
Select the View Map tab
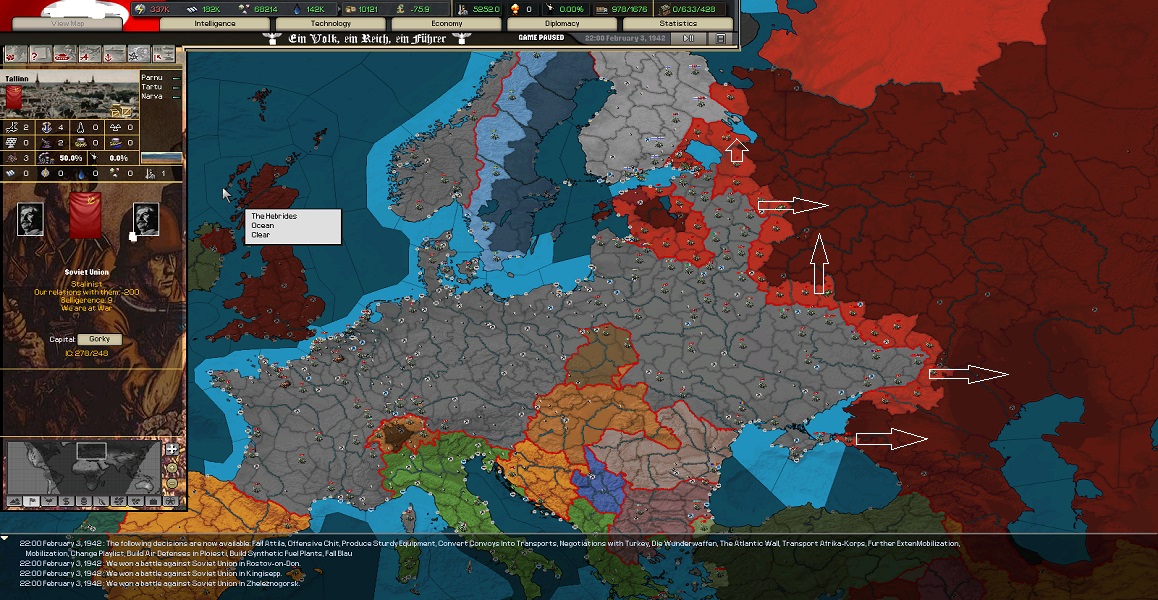(68, 23)
